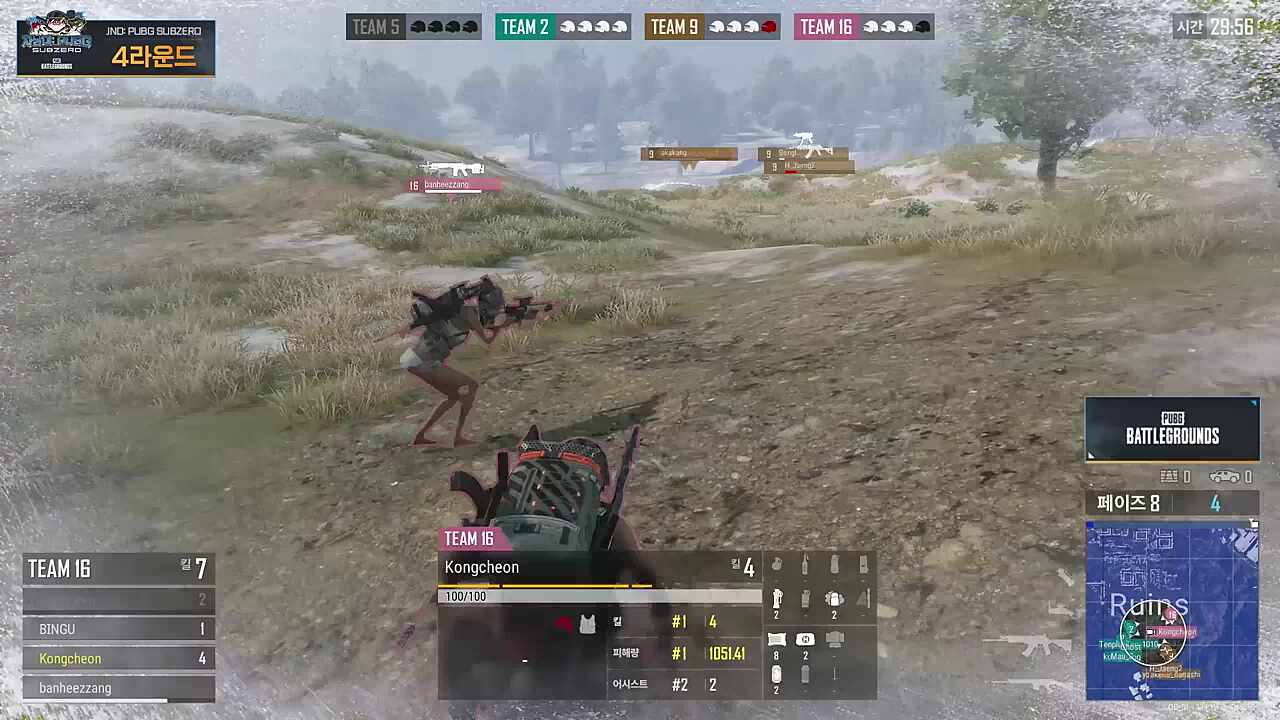Select the vehicle icon near the phase bar

1224,477
